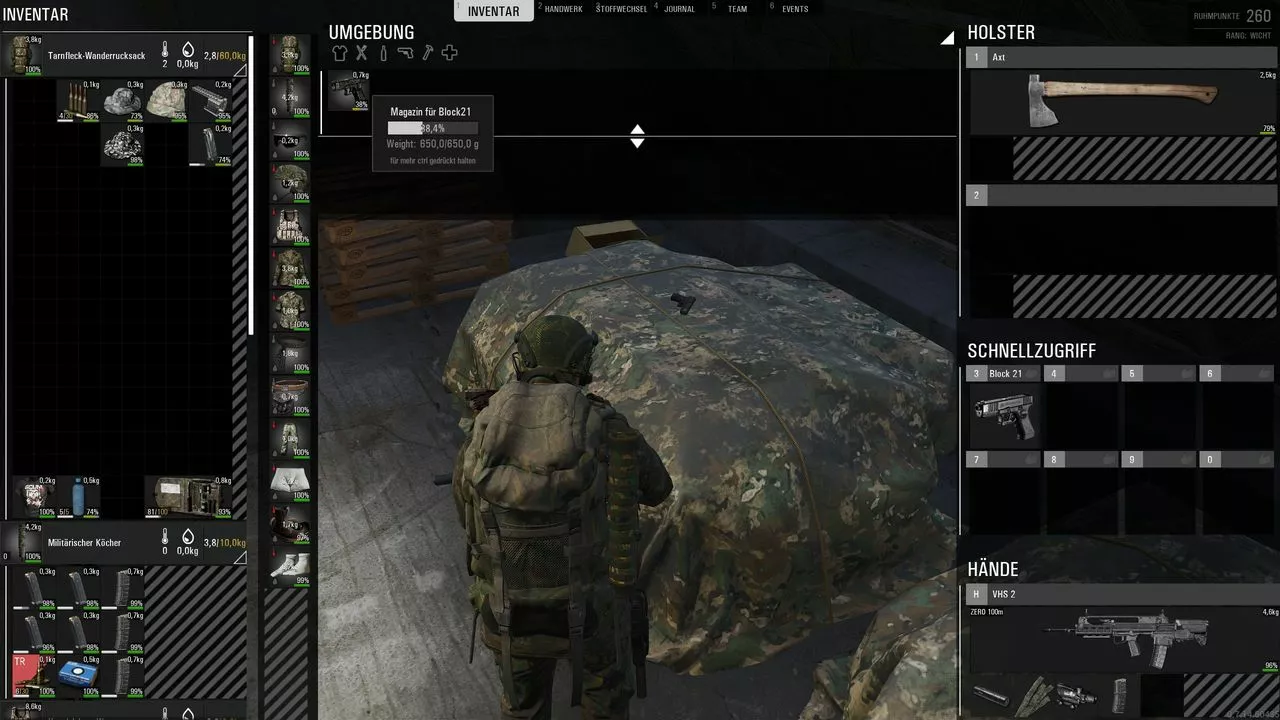Viewport: 1280px width, 720px height.
Task: Select the pistol item in Umgebung
Action: [348, 90]
